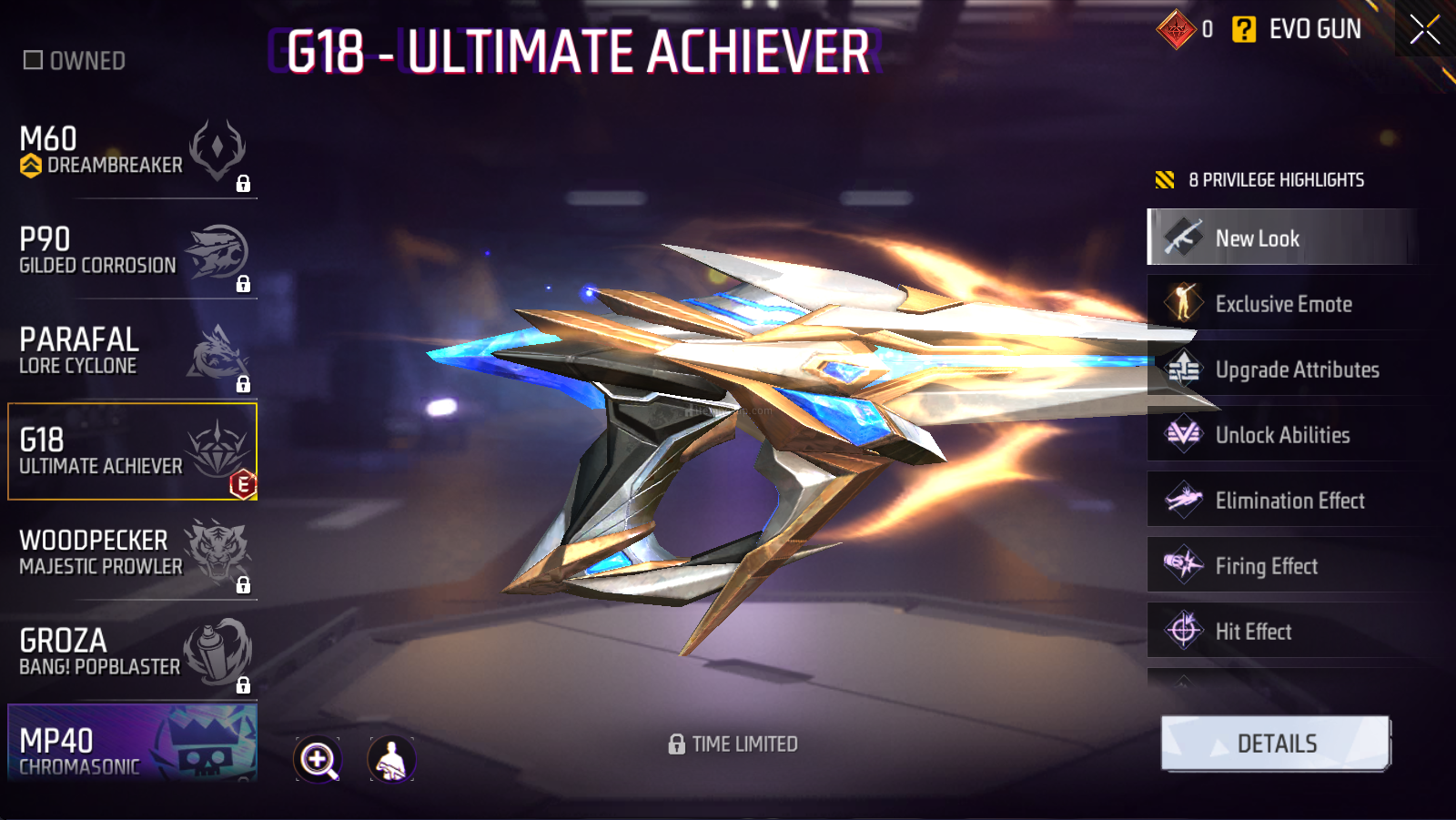The height and width of the screenshot is (820, 1456).
Task: Open the yellow question mark help
Action: 1243,30
